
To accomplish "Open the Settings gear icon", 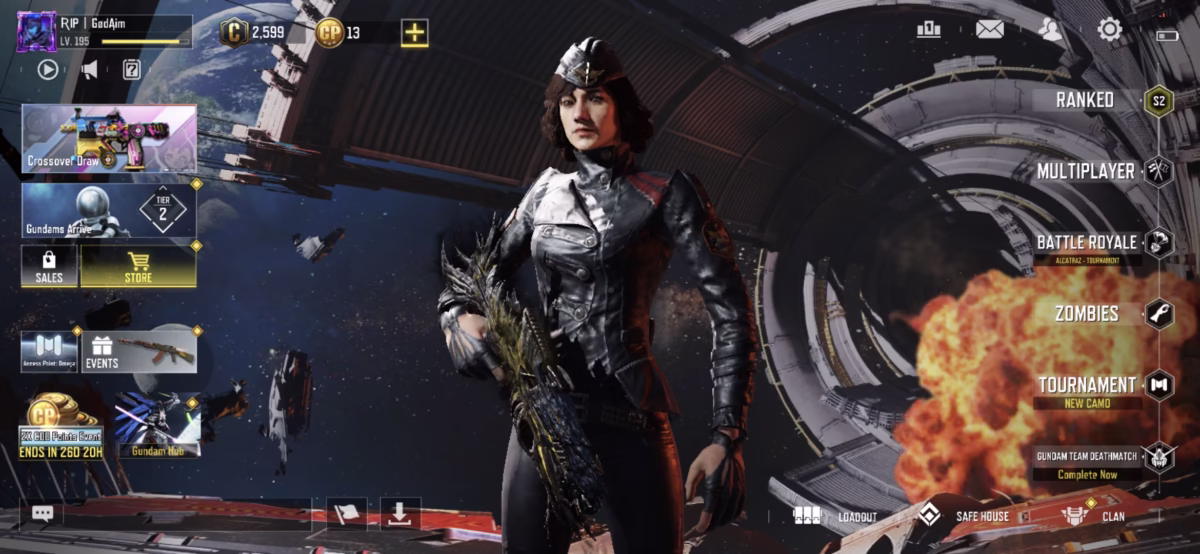I will point(1110,30).
